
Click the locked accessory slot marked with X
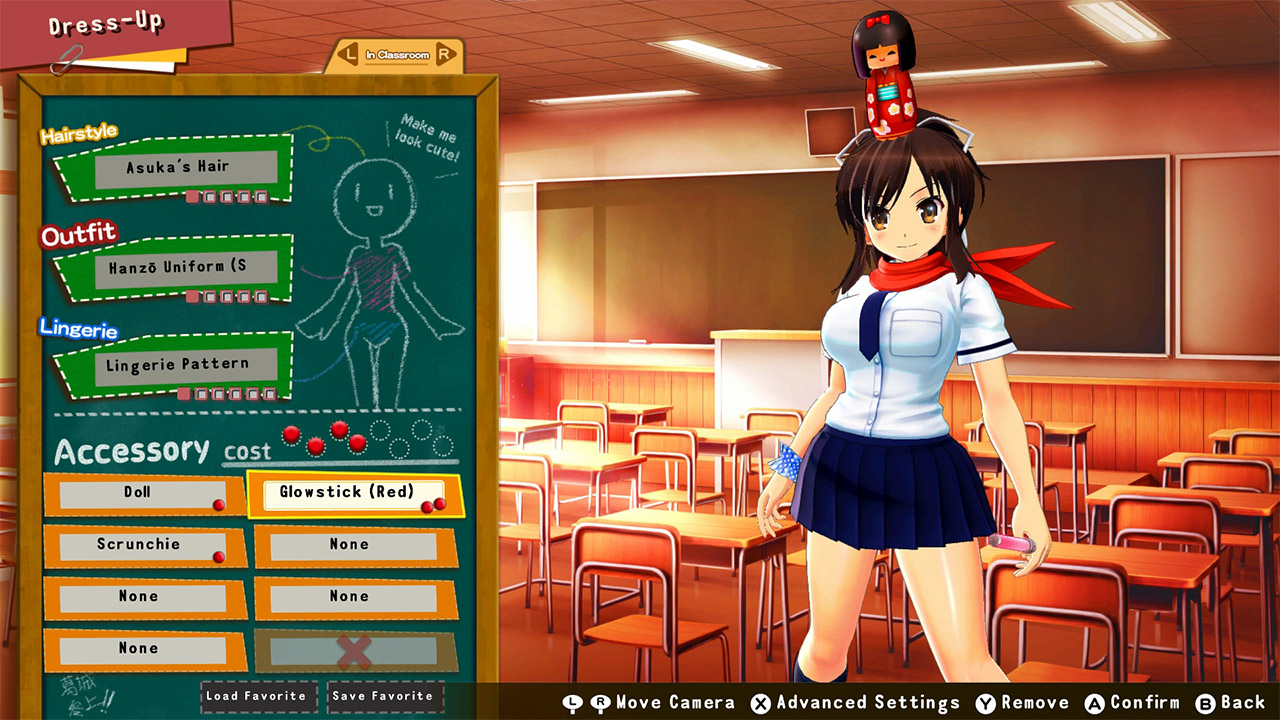(355, 648)
